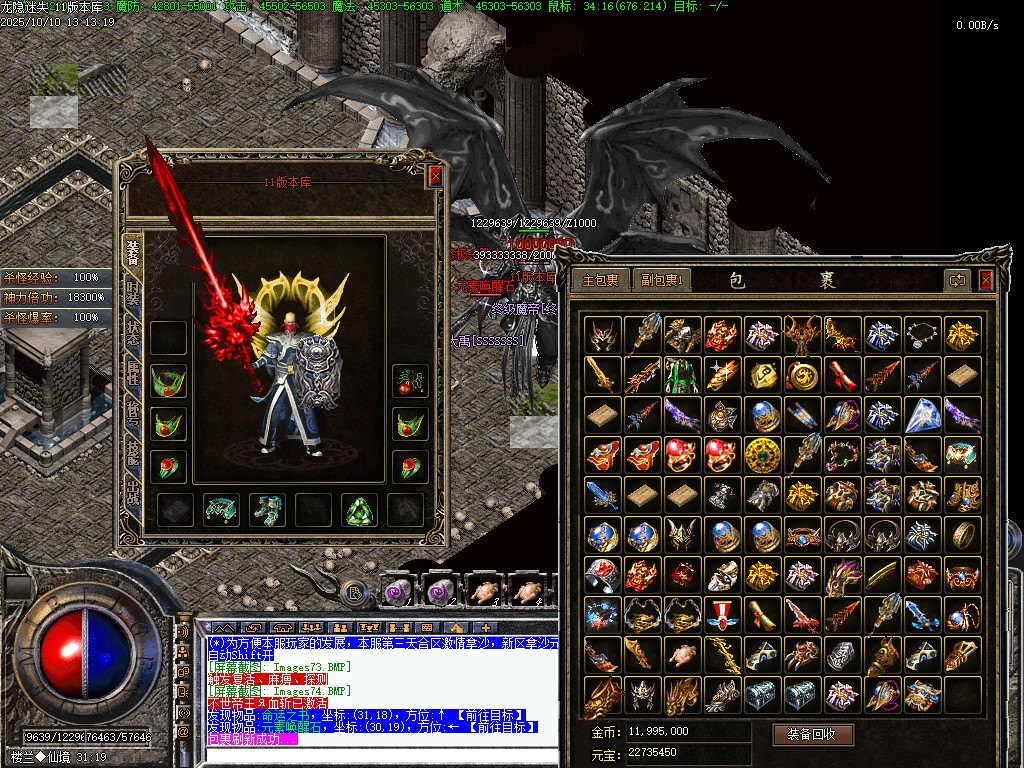Close the bag inventory window

pyautogui.click(x=986, y=280)
